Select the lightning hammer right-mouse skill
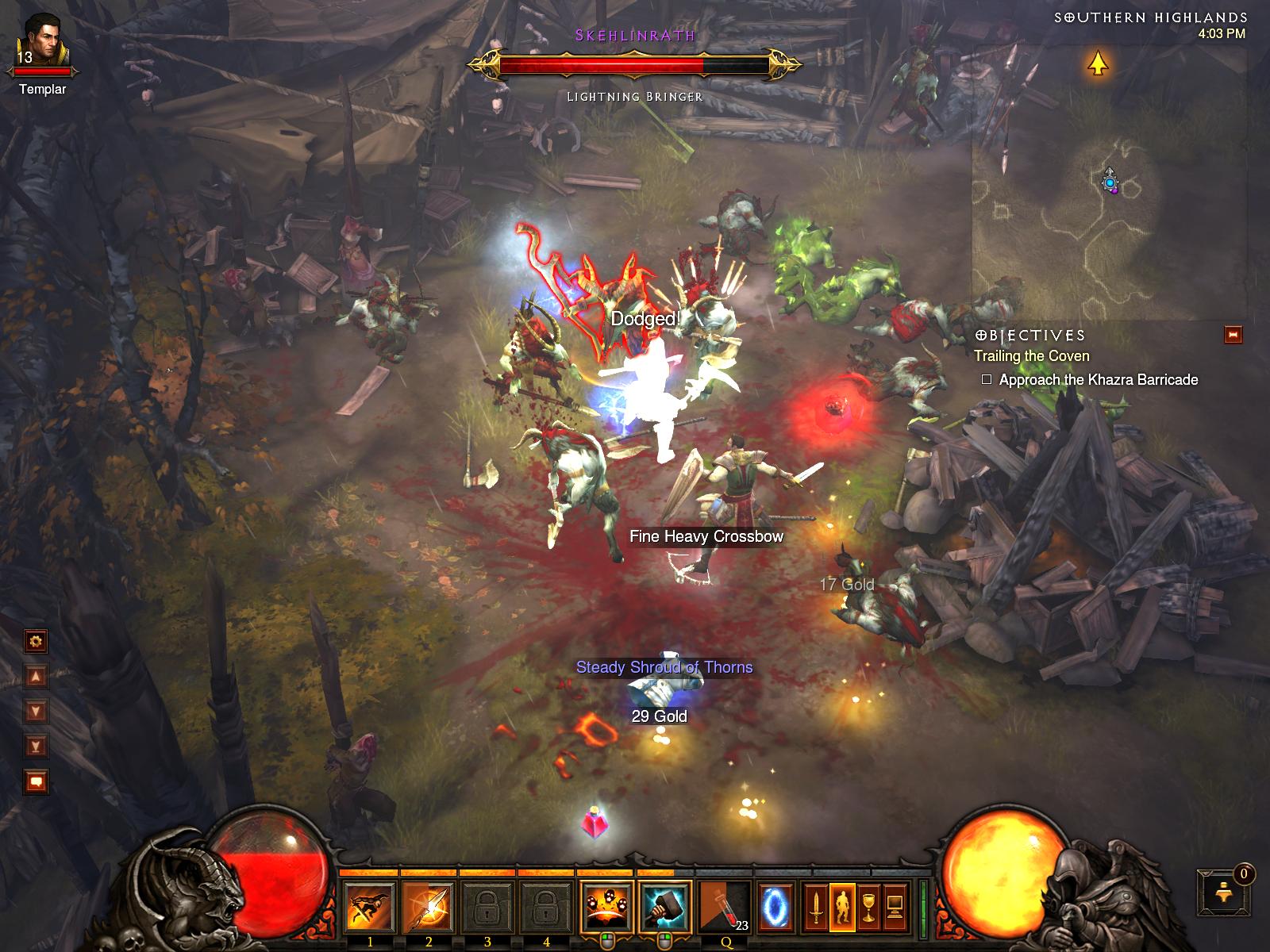 [665, 907]
